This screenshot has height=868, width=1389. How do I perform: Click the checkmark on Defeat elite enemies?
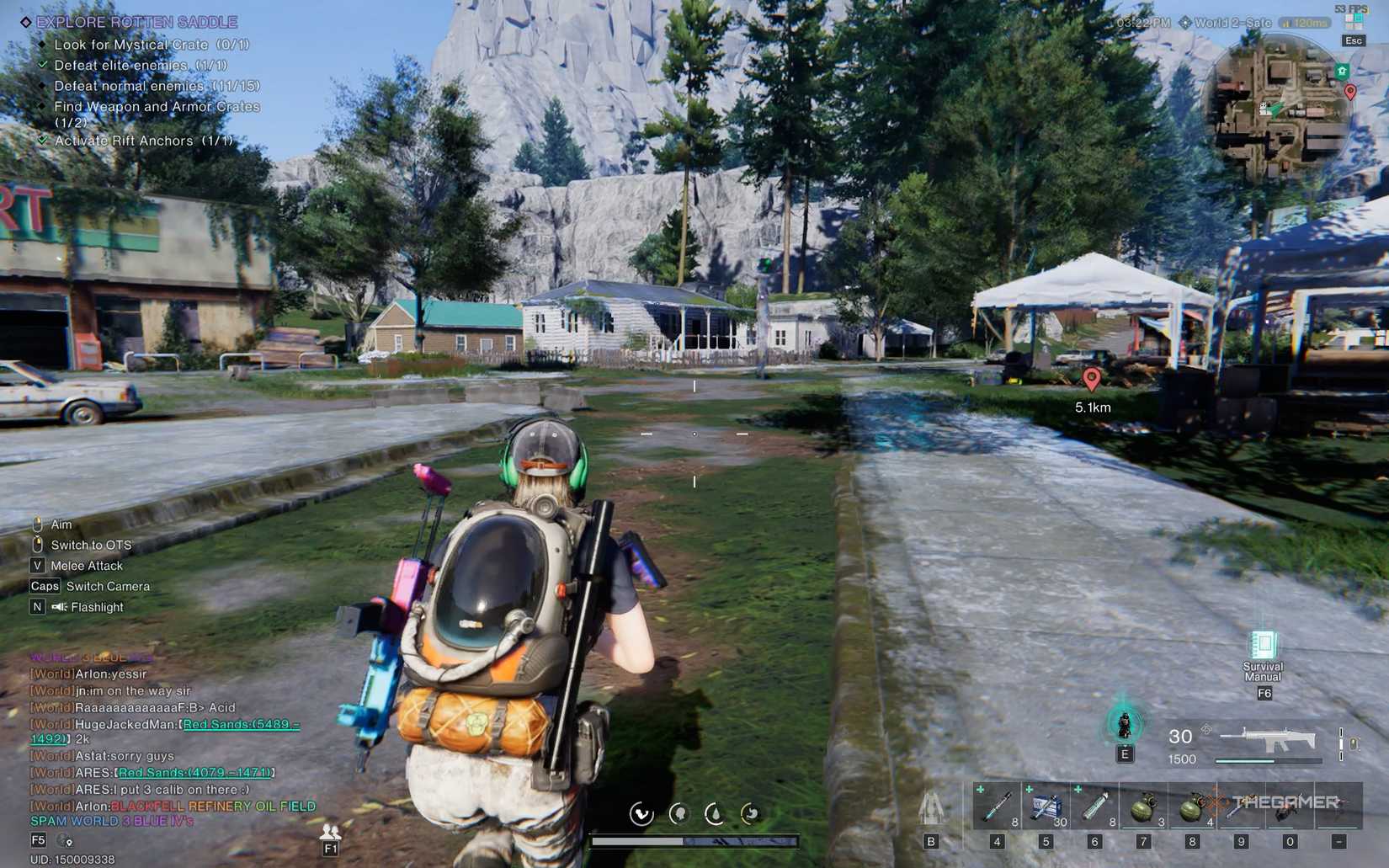point(44,65)
